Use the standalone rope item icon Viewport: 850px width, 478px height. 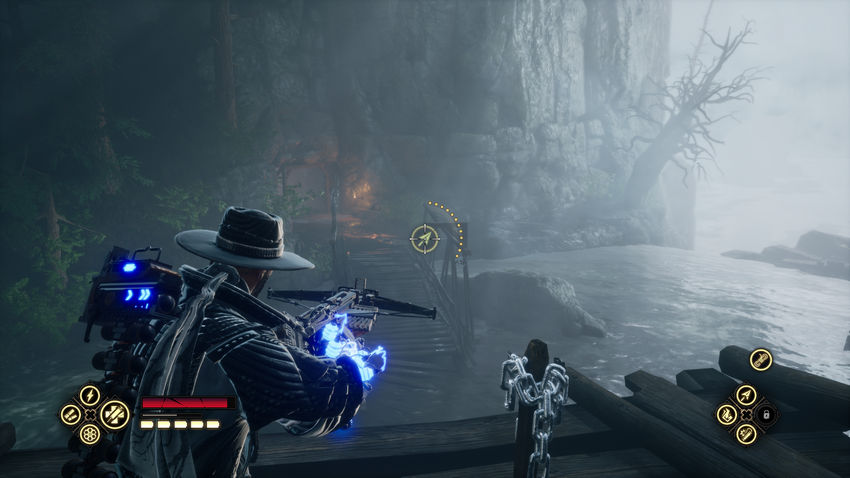pos(761,360)
